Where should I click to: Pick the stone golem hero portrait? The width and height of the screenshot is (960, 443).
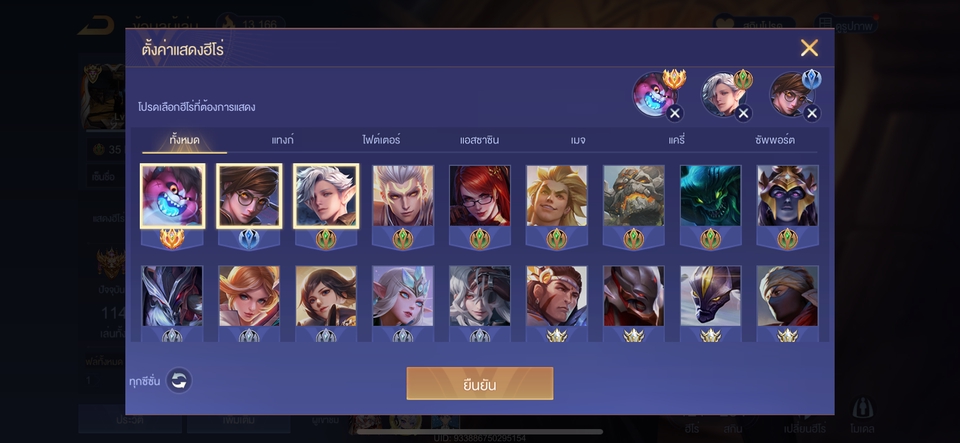[x=633, y=196]
